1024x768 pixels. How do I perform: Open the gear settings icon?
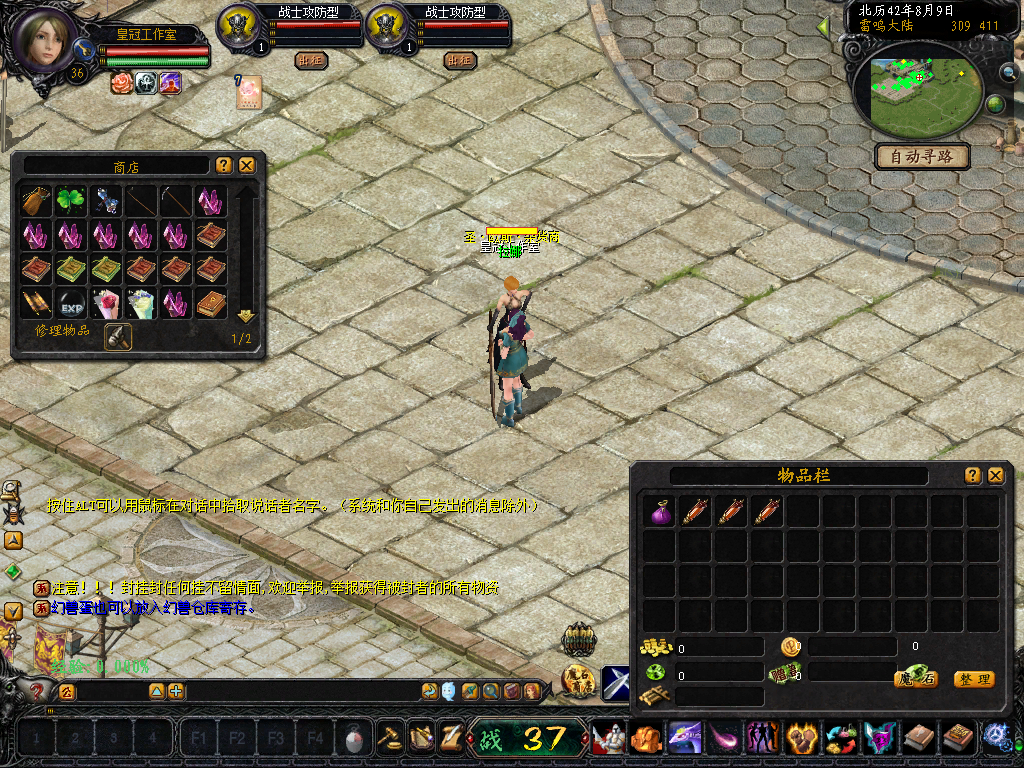pos(996,738)
